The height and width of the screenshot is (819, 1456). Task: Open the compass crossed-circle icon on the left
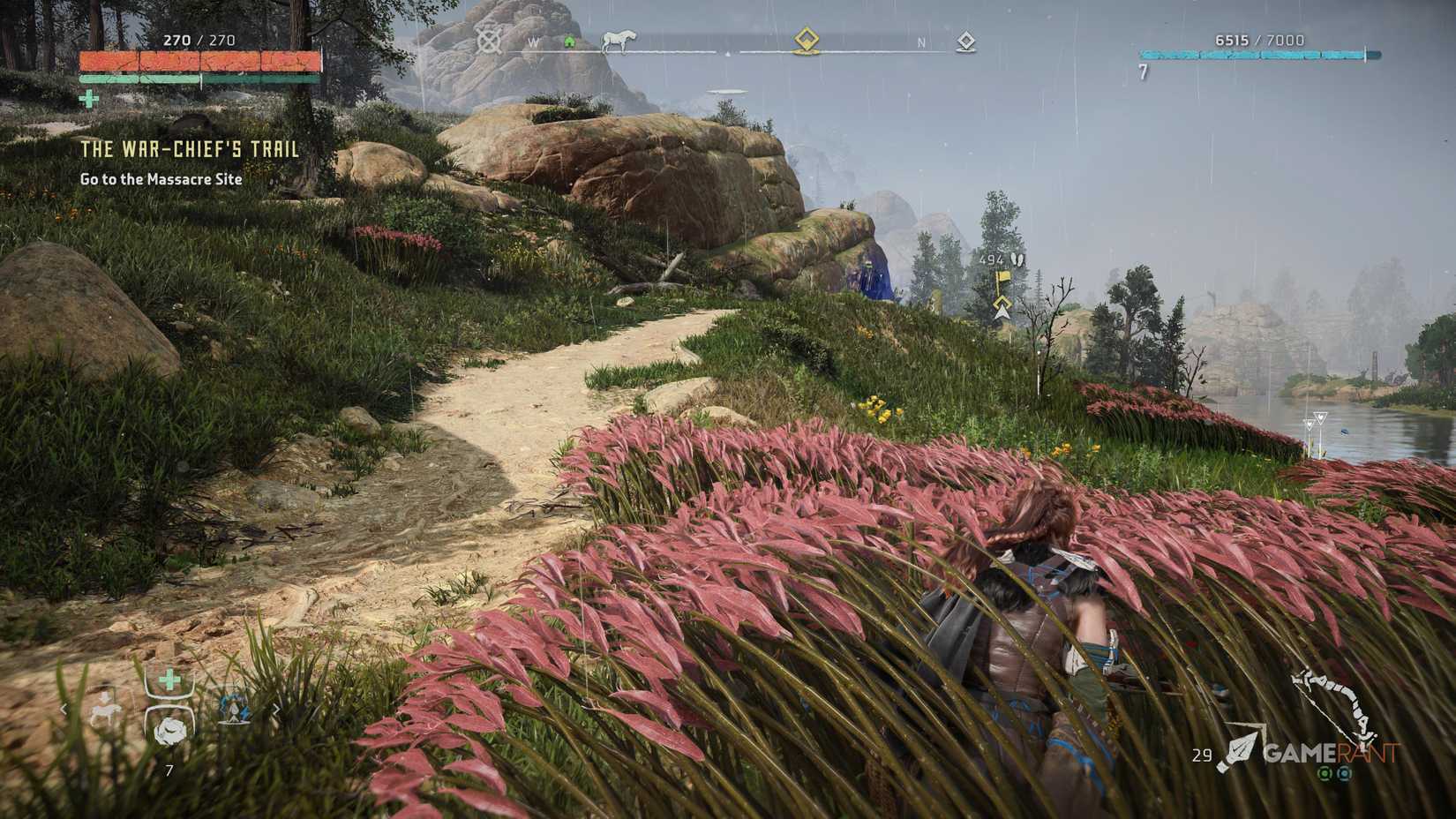pyautogui.click(x=487, y=41)
